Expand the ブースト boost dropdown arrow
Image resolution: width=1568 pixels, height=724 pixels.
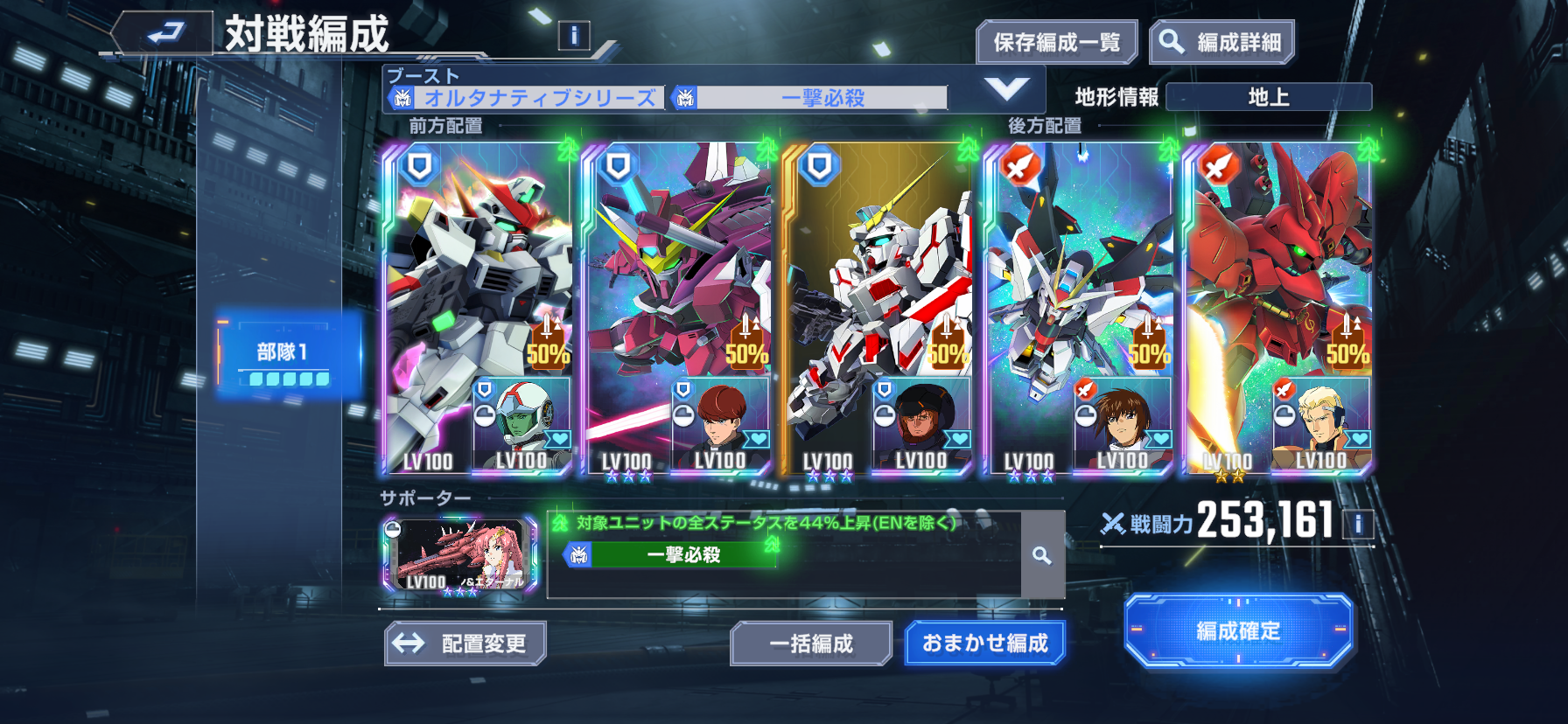pyautogui.click(x=1006, y=89)
